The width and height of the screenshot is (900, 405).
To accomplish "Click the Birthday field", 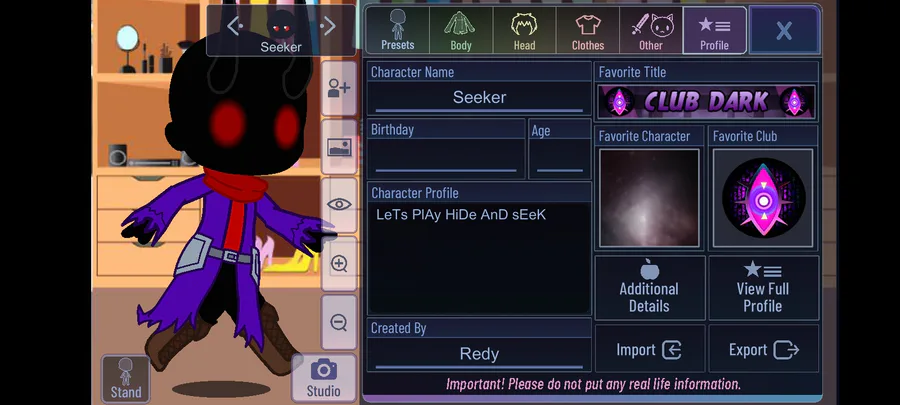I will point(446,158).
